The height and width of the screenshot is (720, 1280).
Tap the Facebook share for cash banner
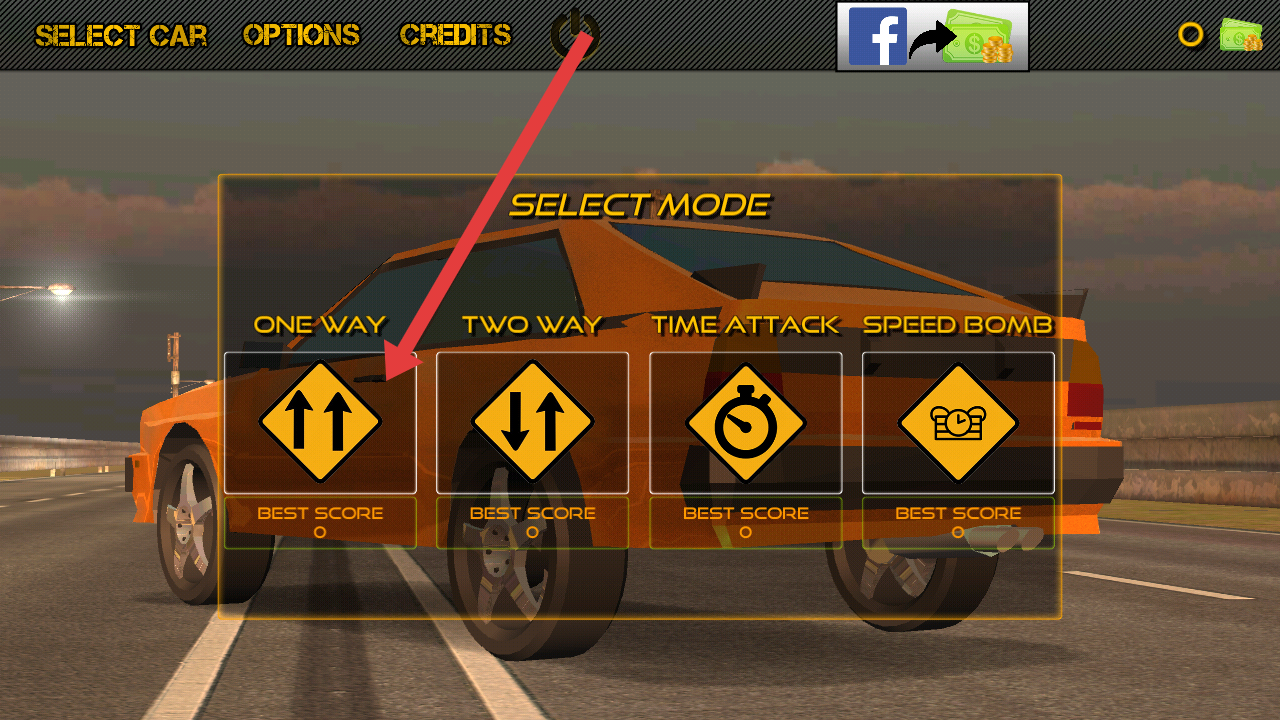point(932,37)
